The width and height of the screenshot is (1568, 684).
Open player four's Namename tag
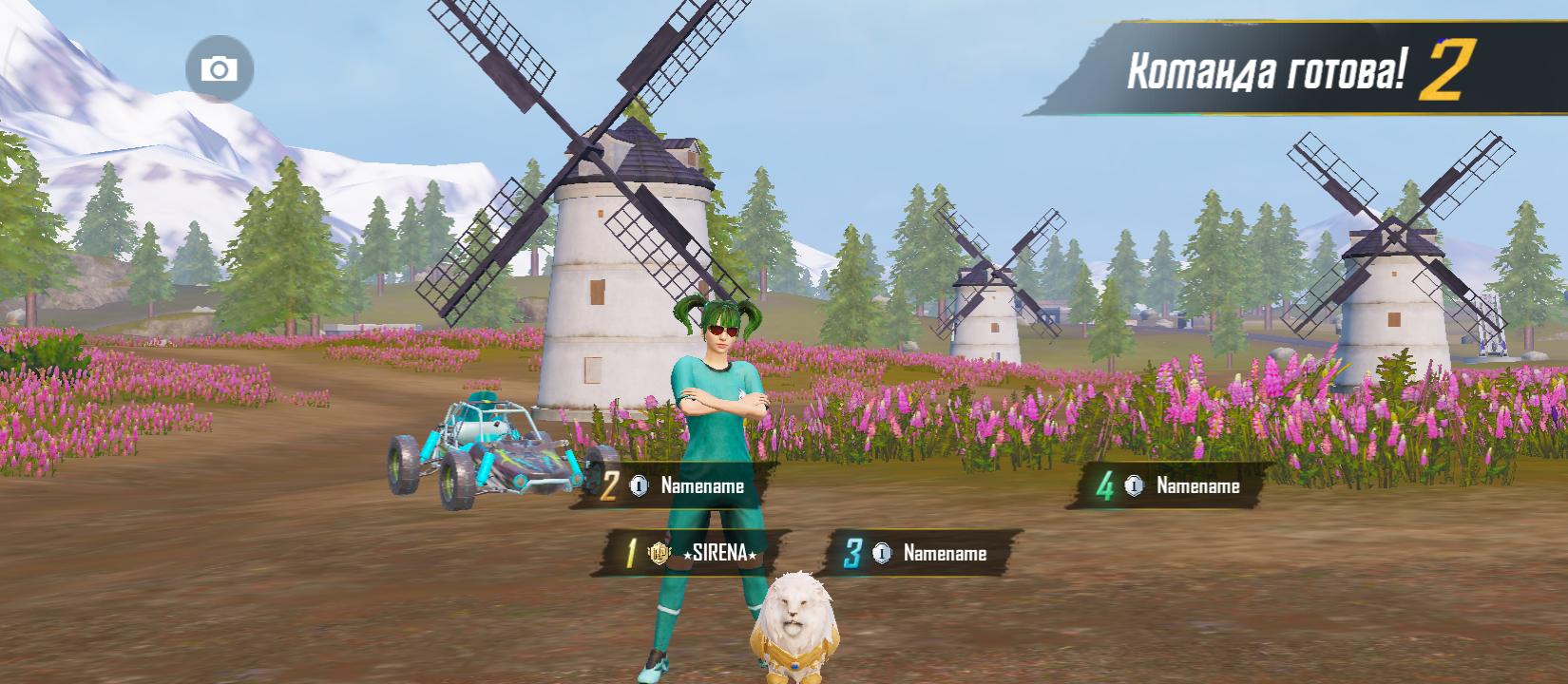tap(1178, 486)
